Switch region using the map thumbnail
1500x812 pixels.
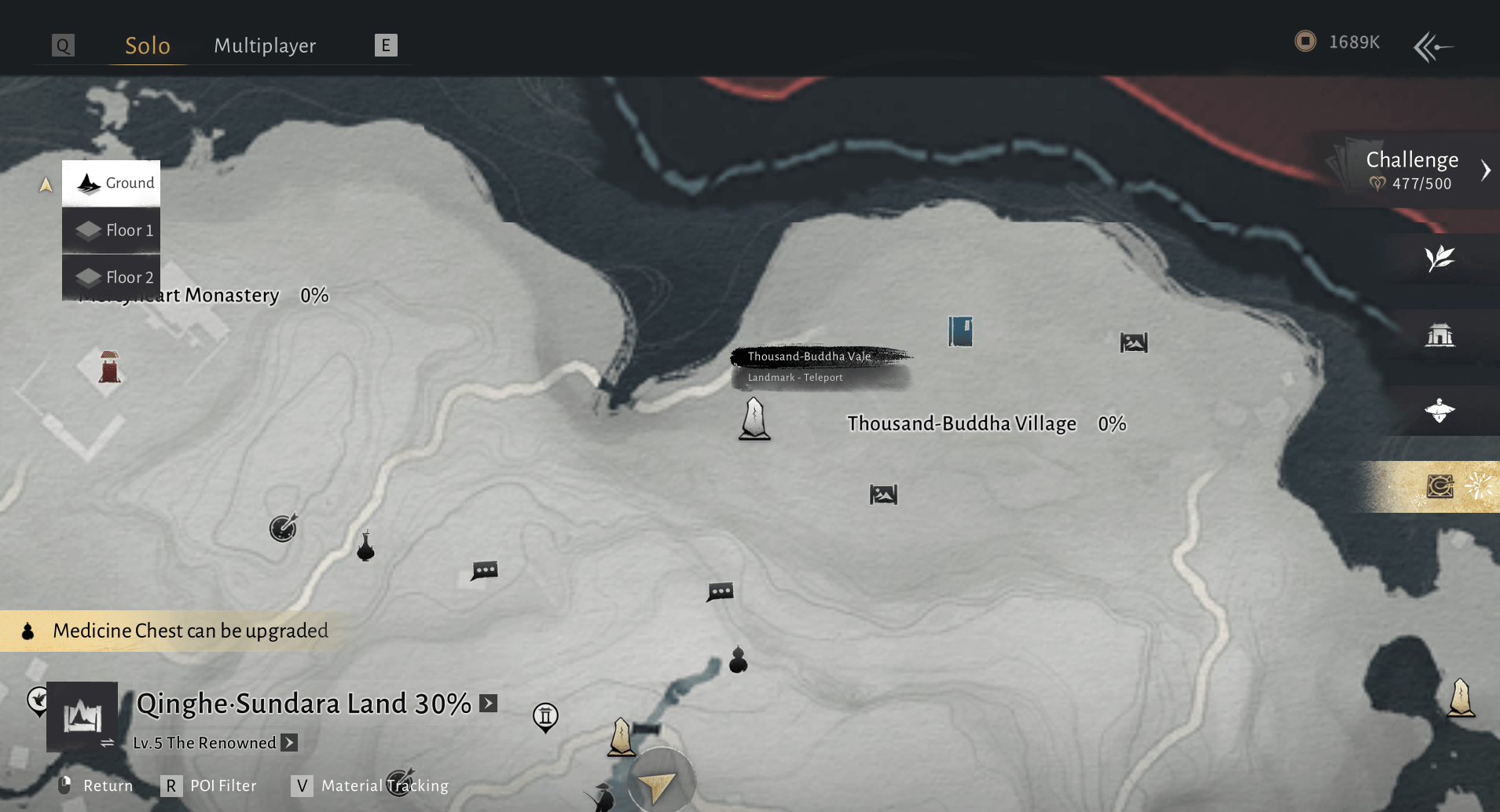(x=83, y=716)
